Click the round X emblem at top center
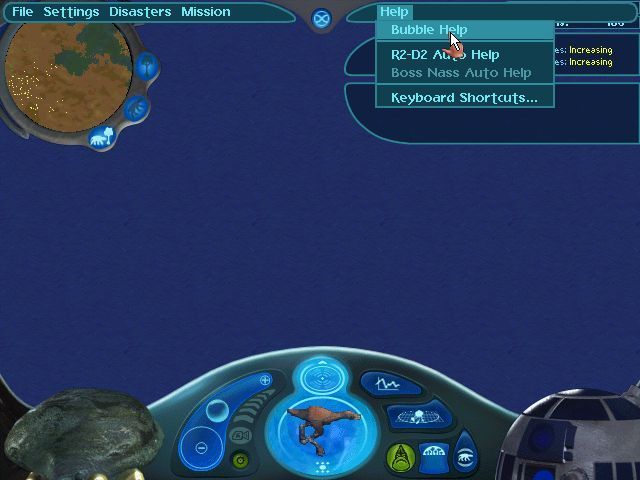This screenshot has height=480, width=640. [321, 19]
